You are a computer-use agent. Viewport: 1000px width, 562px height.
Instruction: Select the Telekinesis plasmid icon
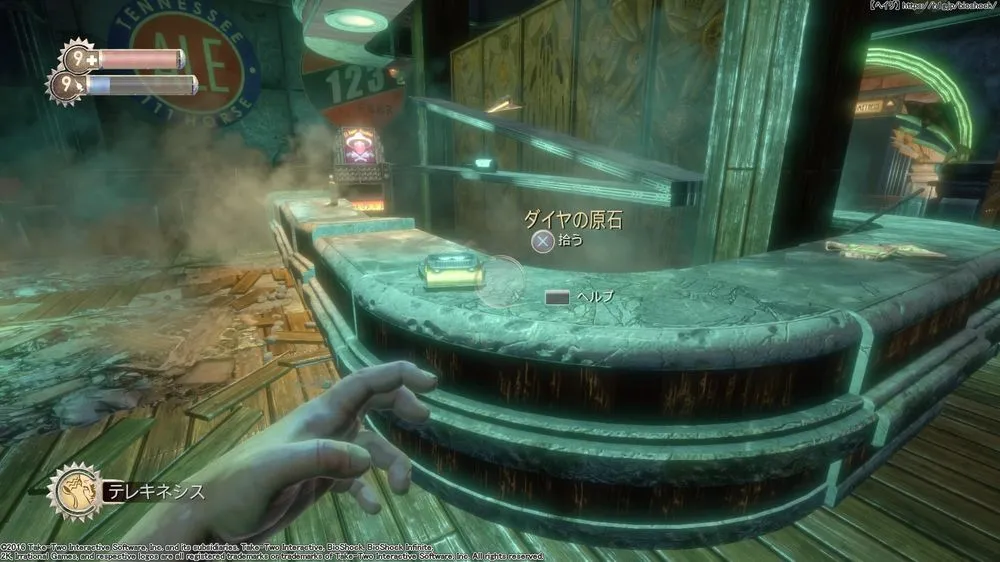click(x=73, y=491)
